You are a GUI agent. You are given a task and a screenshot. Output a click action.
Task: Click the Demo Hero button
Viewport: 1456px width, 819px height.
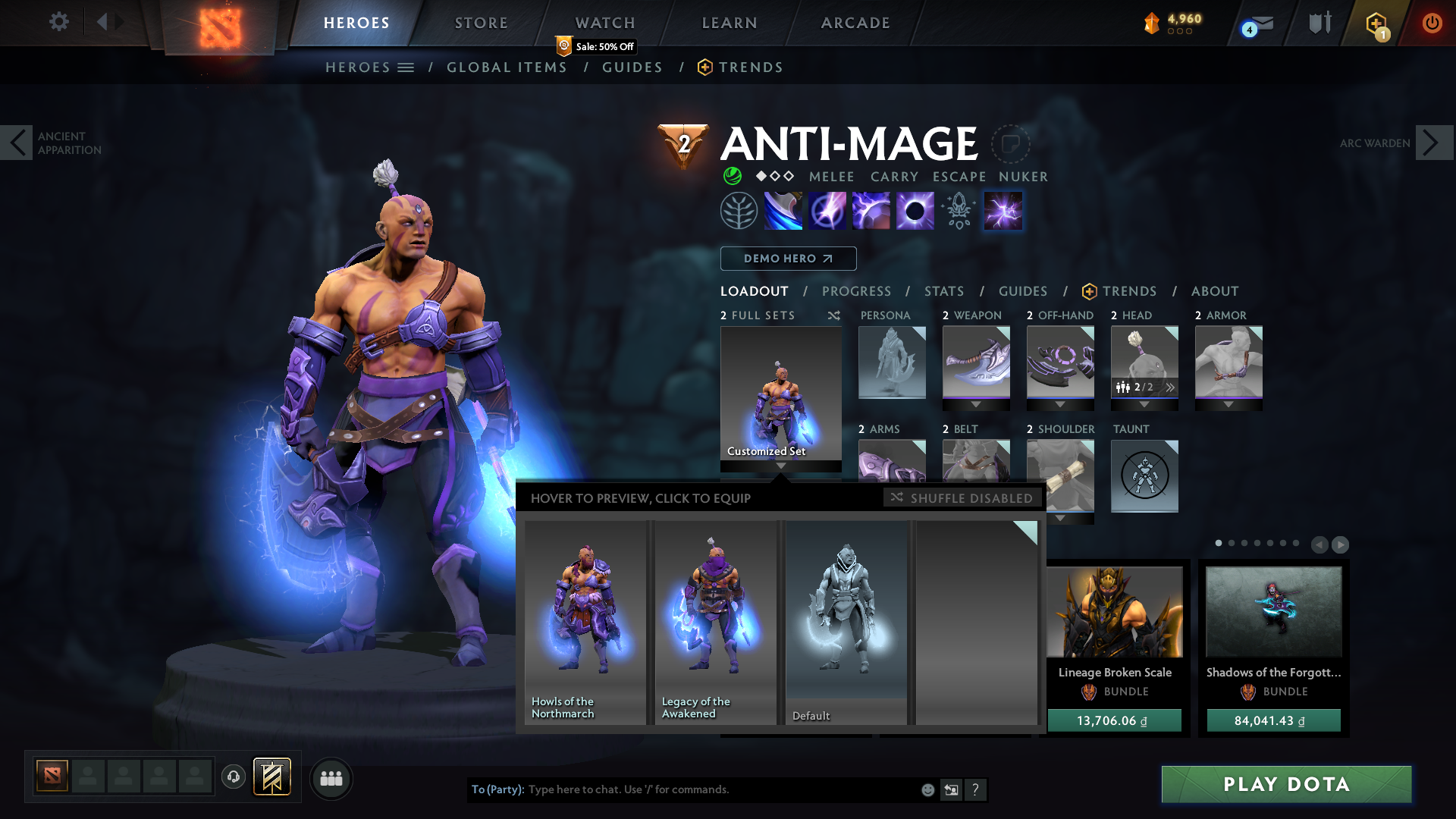(x=788, y=259)
